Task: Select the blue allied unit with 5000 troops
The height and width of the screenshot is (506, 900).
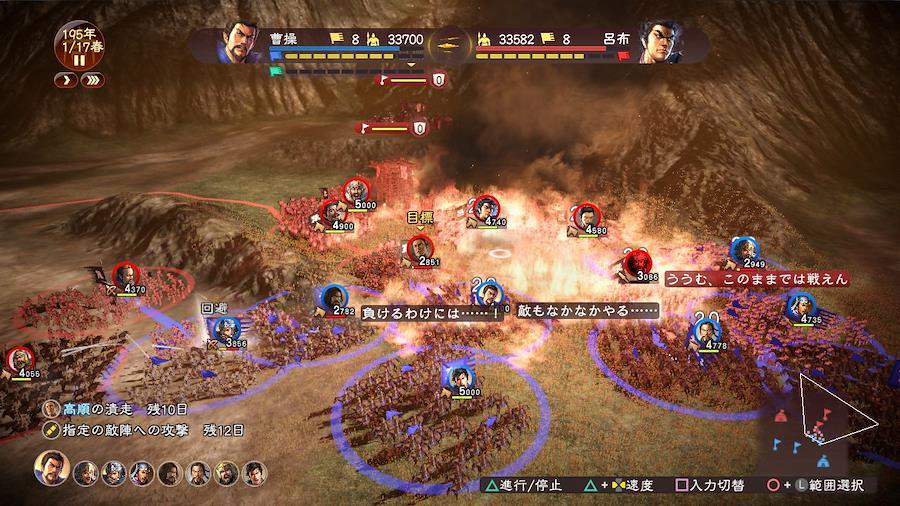Action: (459, 377)
